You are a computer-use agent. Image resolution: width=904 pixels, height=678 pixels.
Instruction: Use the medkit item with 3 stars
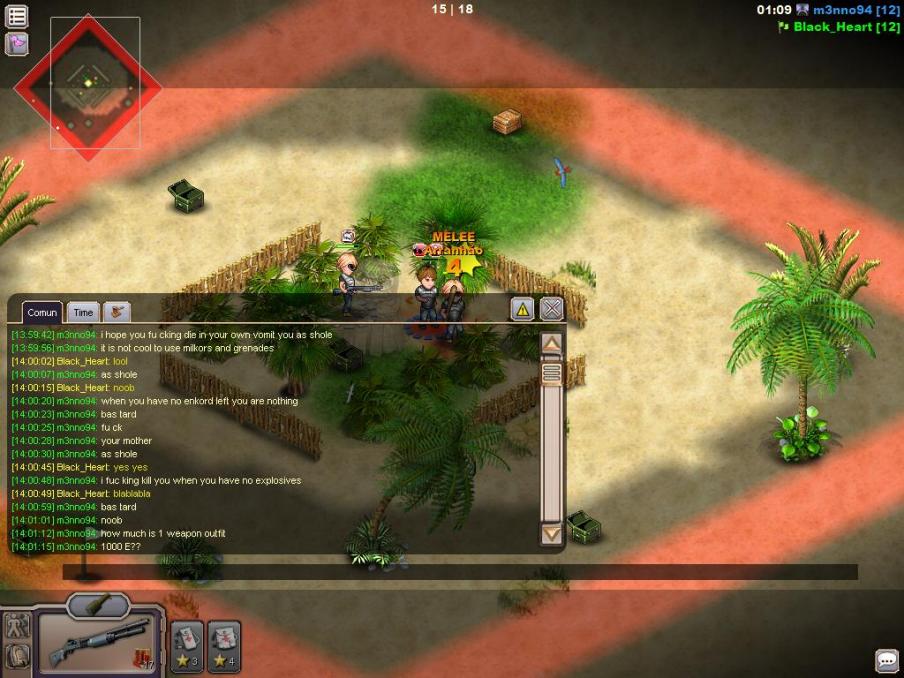click(x=187, y=646)
